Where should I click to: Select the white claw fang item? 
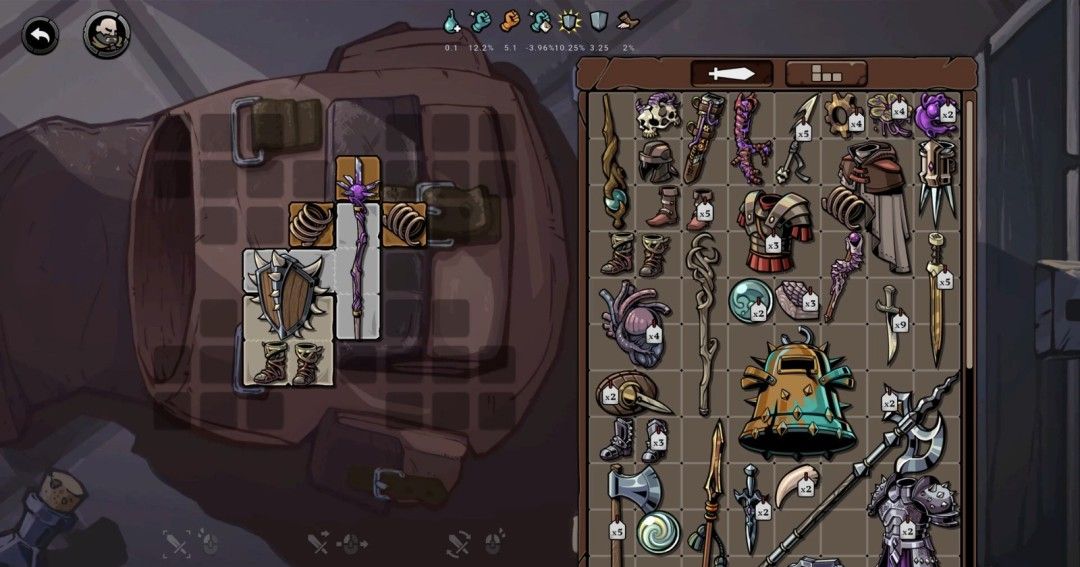[799, 486]
